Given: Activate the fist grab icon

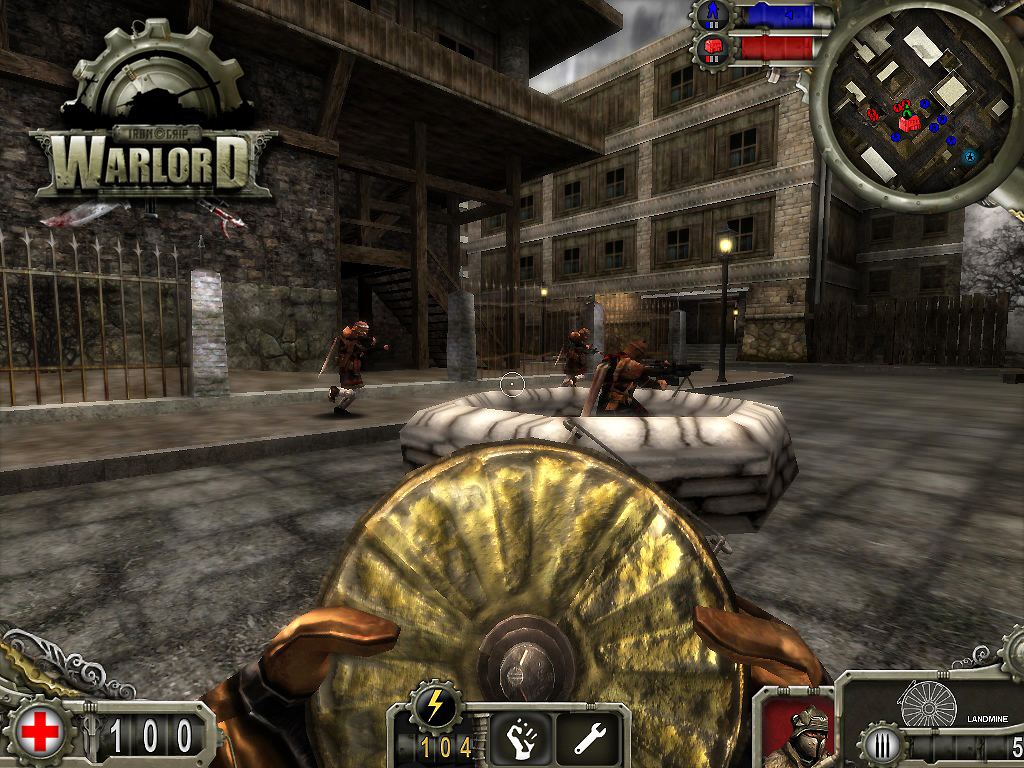Looking at the screenshot, I should [x=520, y=738].
